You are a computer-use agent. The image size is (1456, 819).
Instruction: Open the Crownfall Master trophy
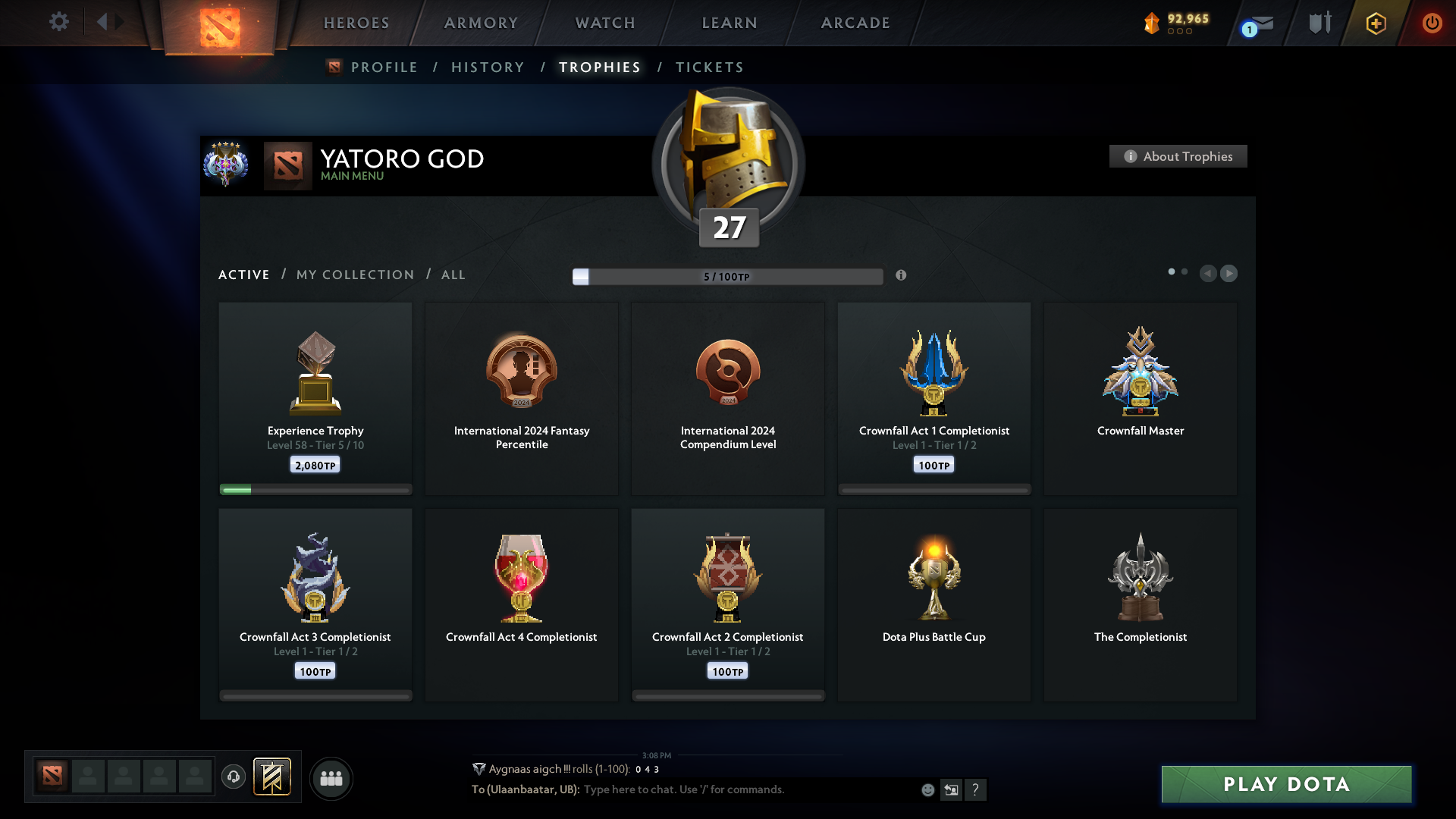pyautogui.click(x=1140, y=398)
